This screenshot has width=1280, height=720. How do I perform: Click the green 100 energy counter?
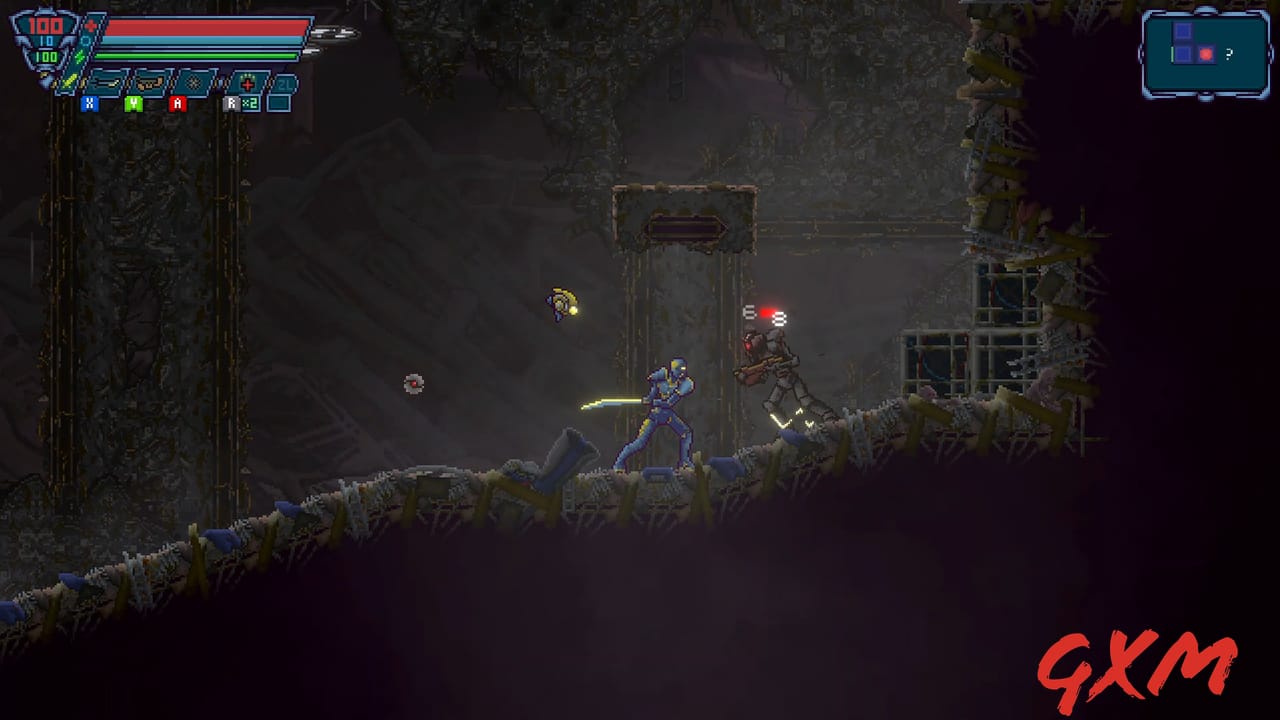click(x=47, y=56)
